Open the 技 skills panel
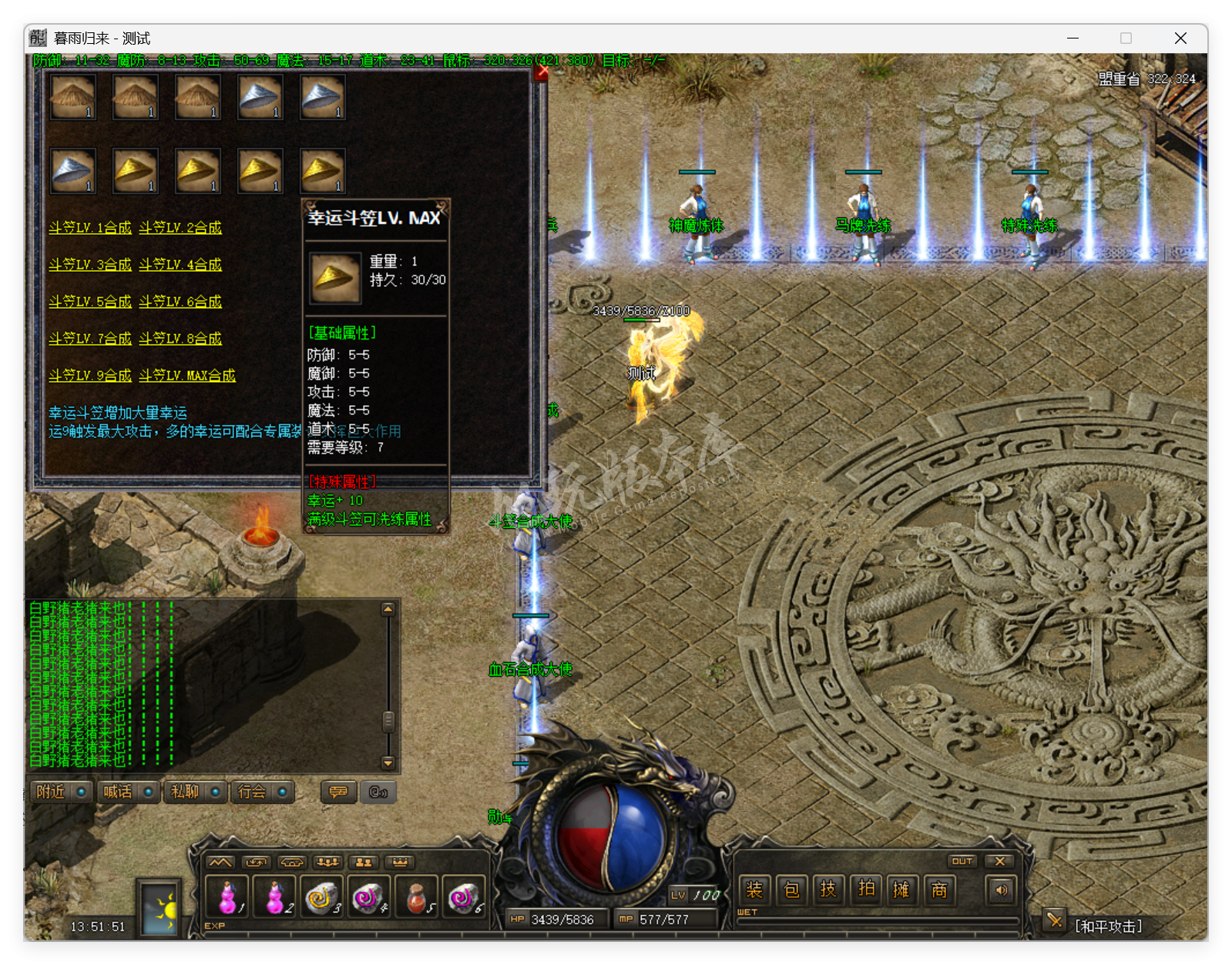Image resolution: width=1232 pixels, height=965 pixels. tap(829, 890)
